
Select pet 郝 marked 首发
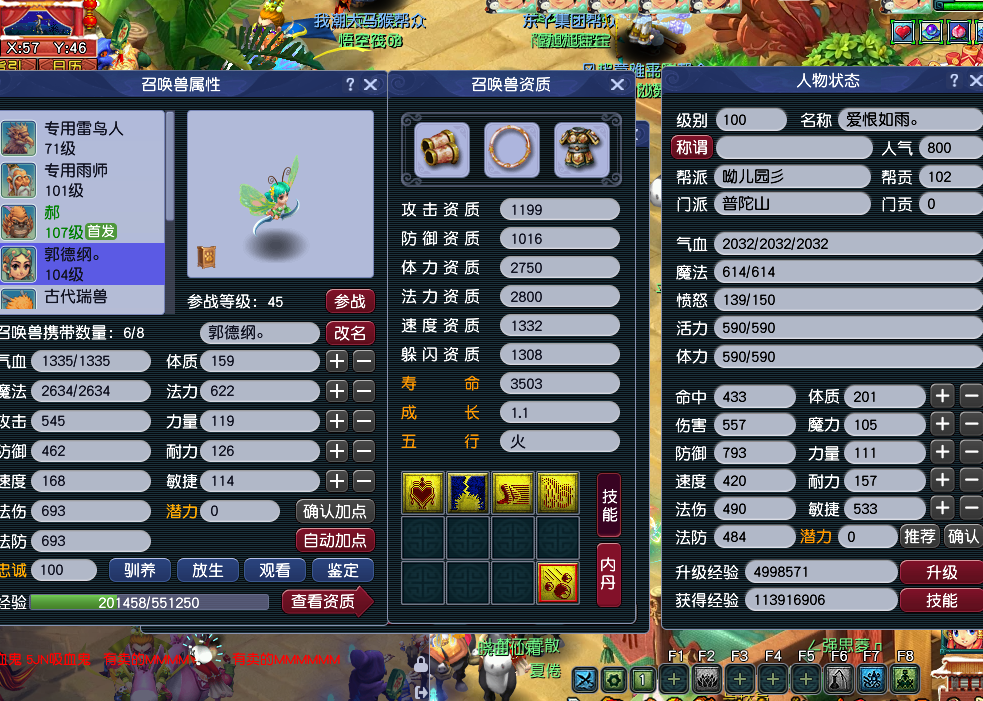pos(83,222)
